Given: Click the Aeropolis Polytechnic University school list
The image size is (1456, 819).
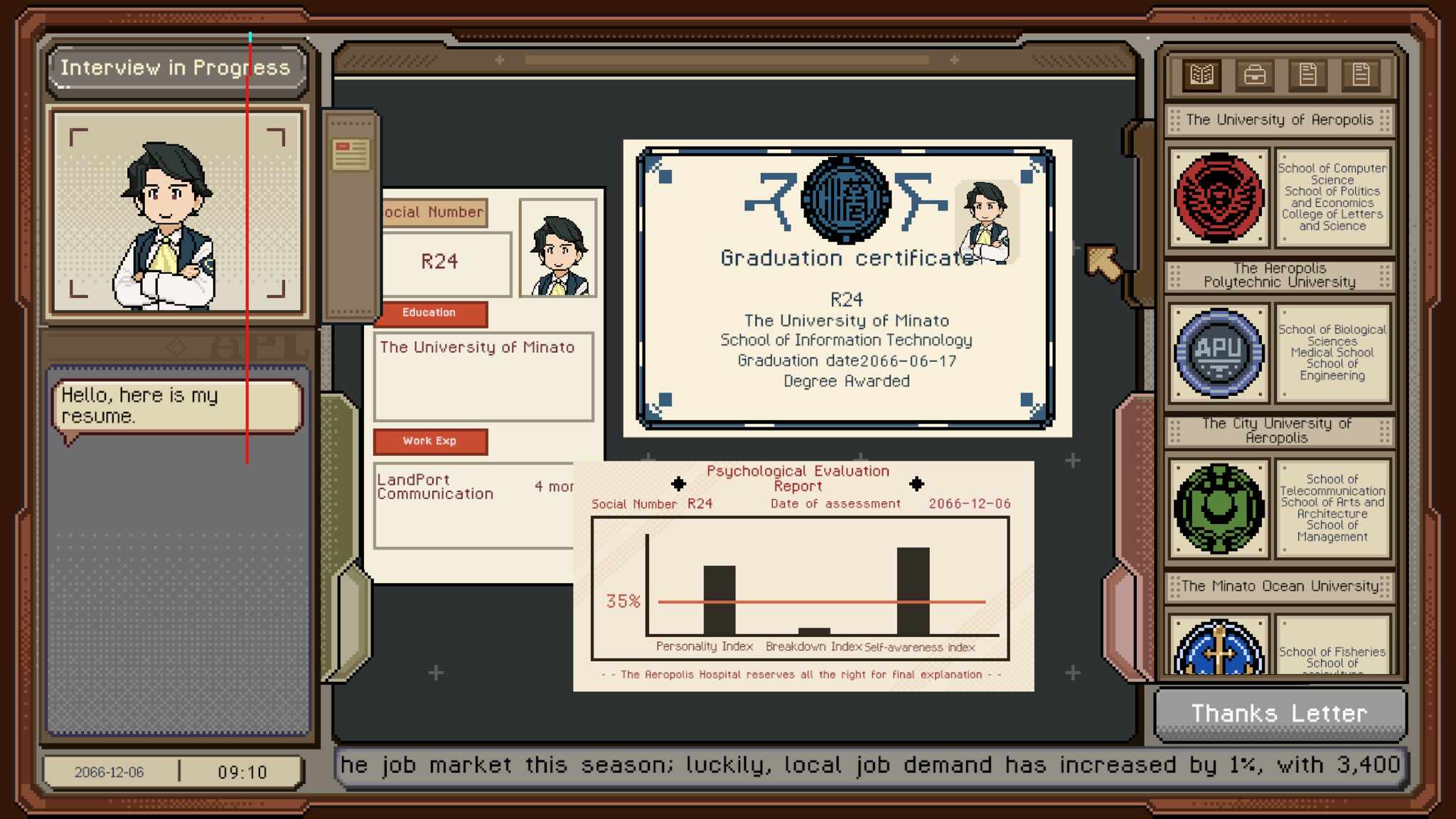Looking at the screenshot, I should click(1332, 353).
